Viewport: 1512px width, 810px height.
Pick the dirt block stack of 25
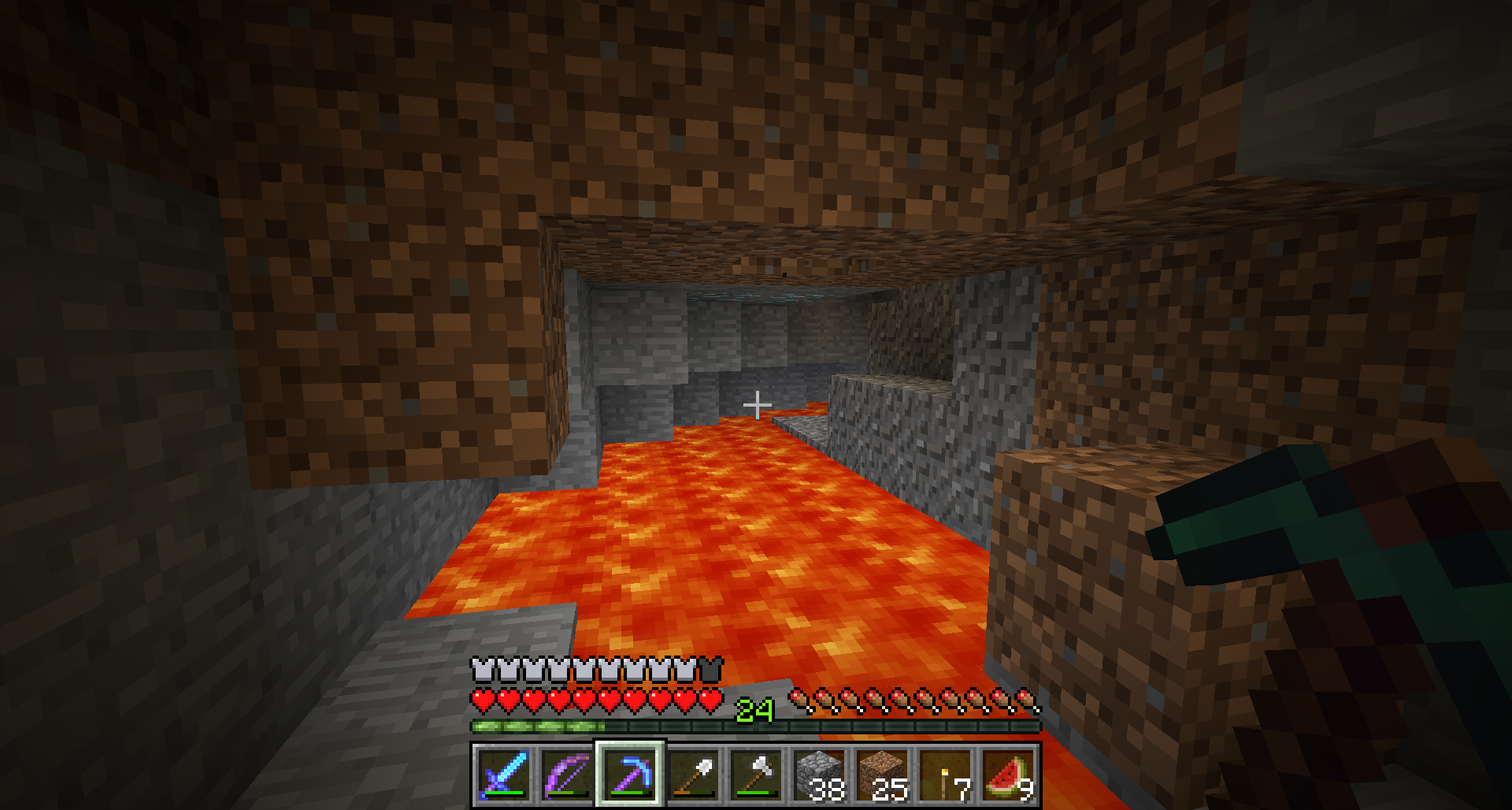(882, 775)
